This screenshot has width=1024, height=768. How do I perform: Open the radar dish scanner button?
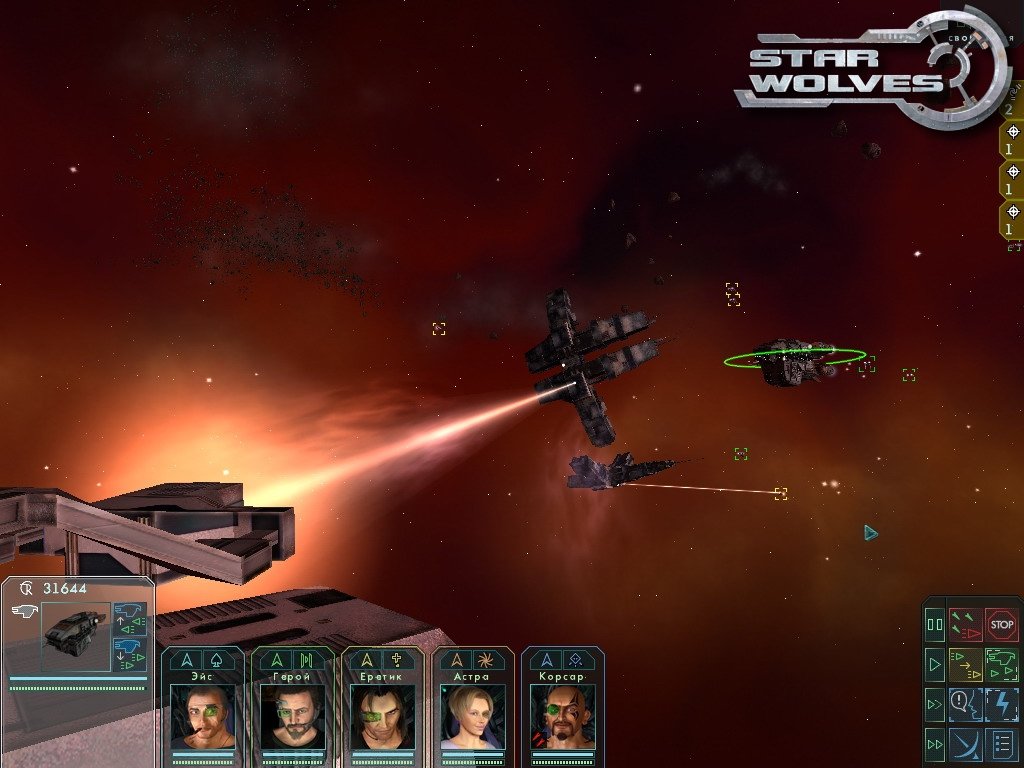(966, 743)
